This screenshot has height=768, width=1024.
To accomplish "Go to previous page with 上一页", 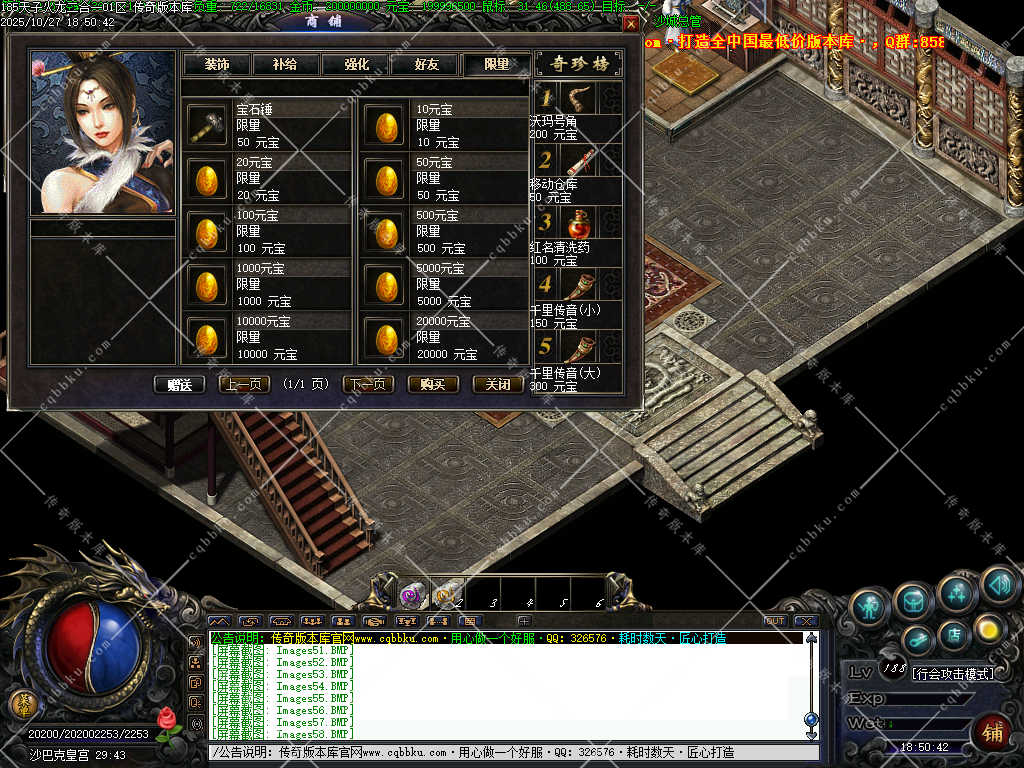I will tap(244, 384).
